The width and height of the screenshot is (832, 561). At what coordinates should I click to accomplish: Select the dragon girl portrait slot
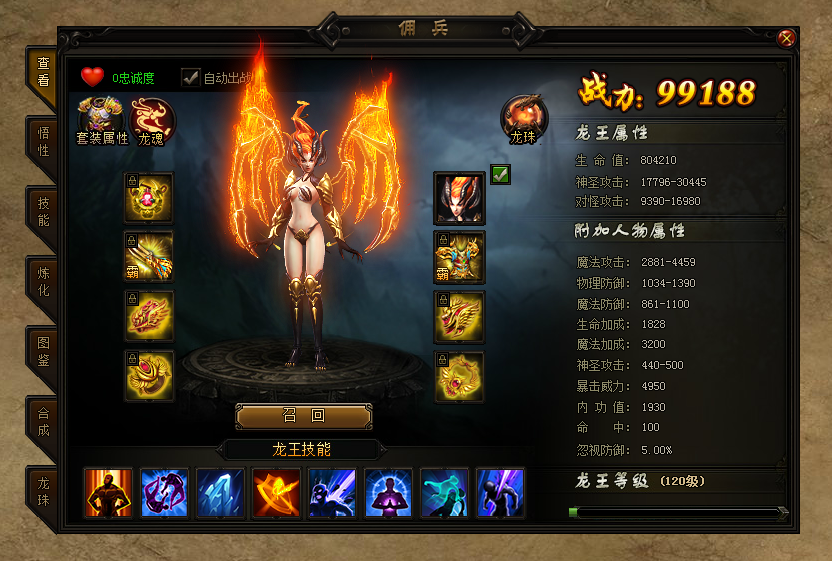(459, 197)
